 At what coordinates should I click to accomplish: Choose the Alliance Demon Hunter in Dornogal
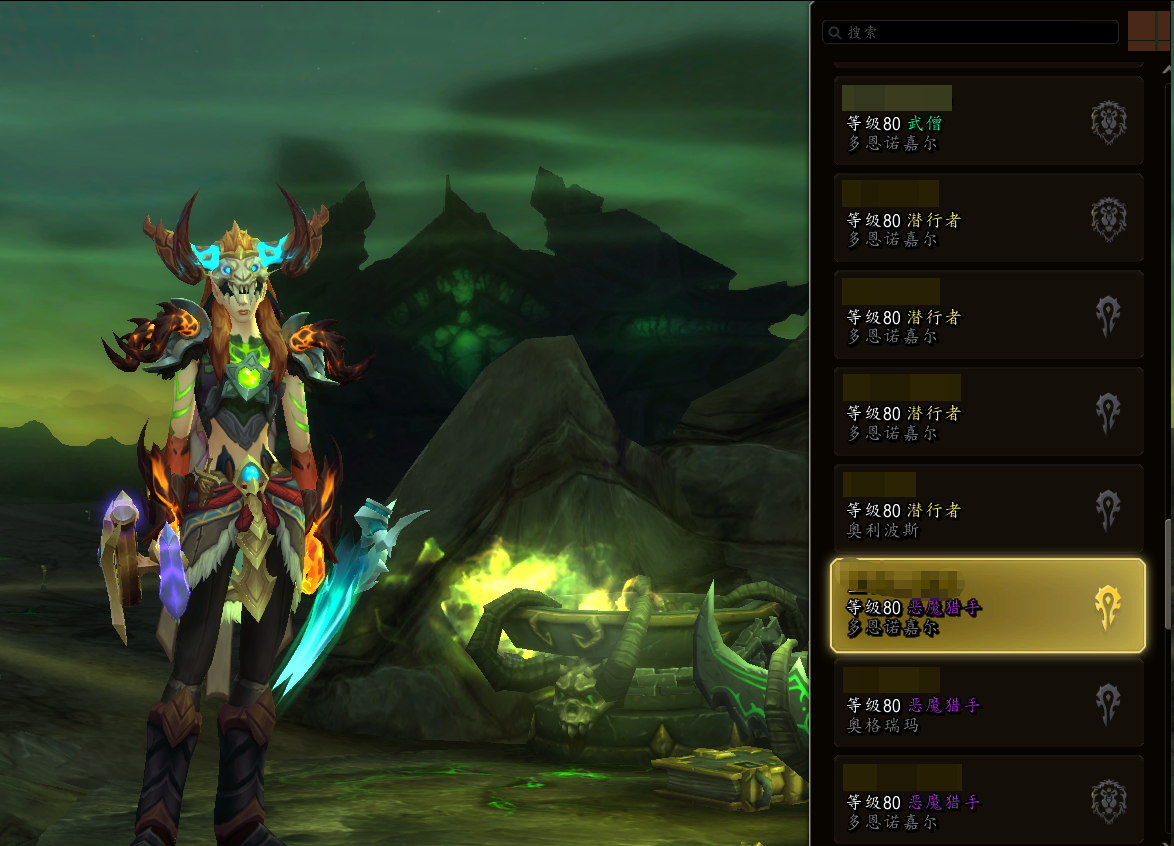pos(988,800)
